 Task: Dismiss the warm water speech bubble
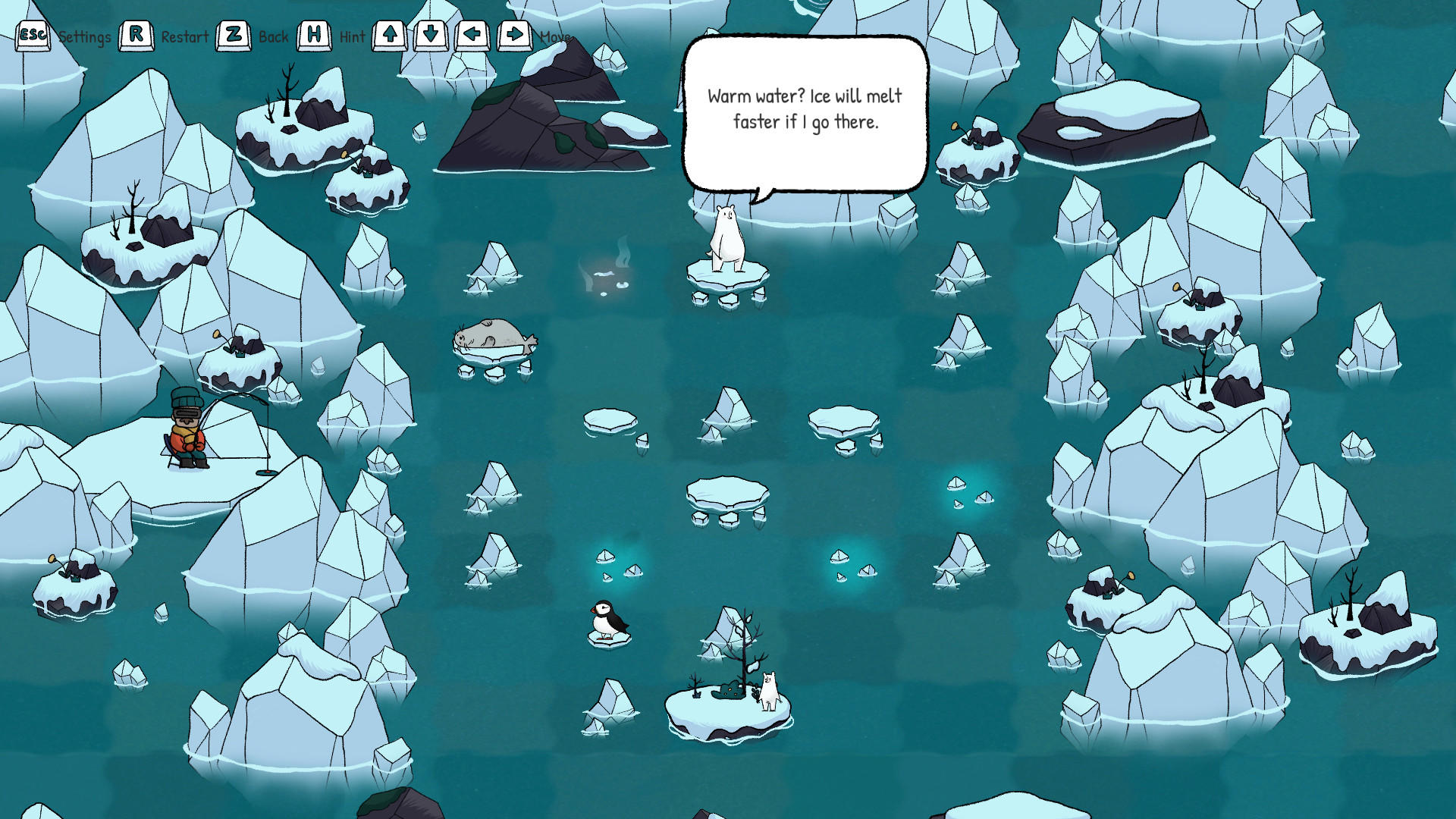point(805,114)
